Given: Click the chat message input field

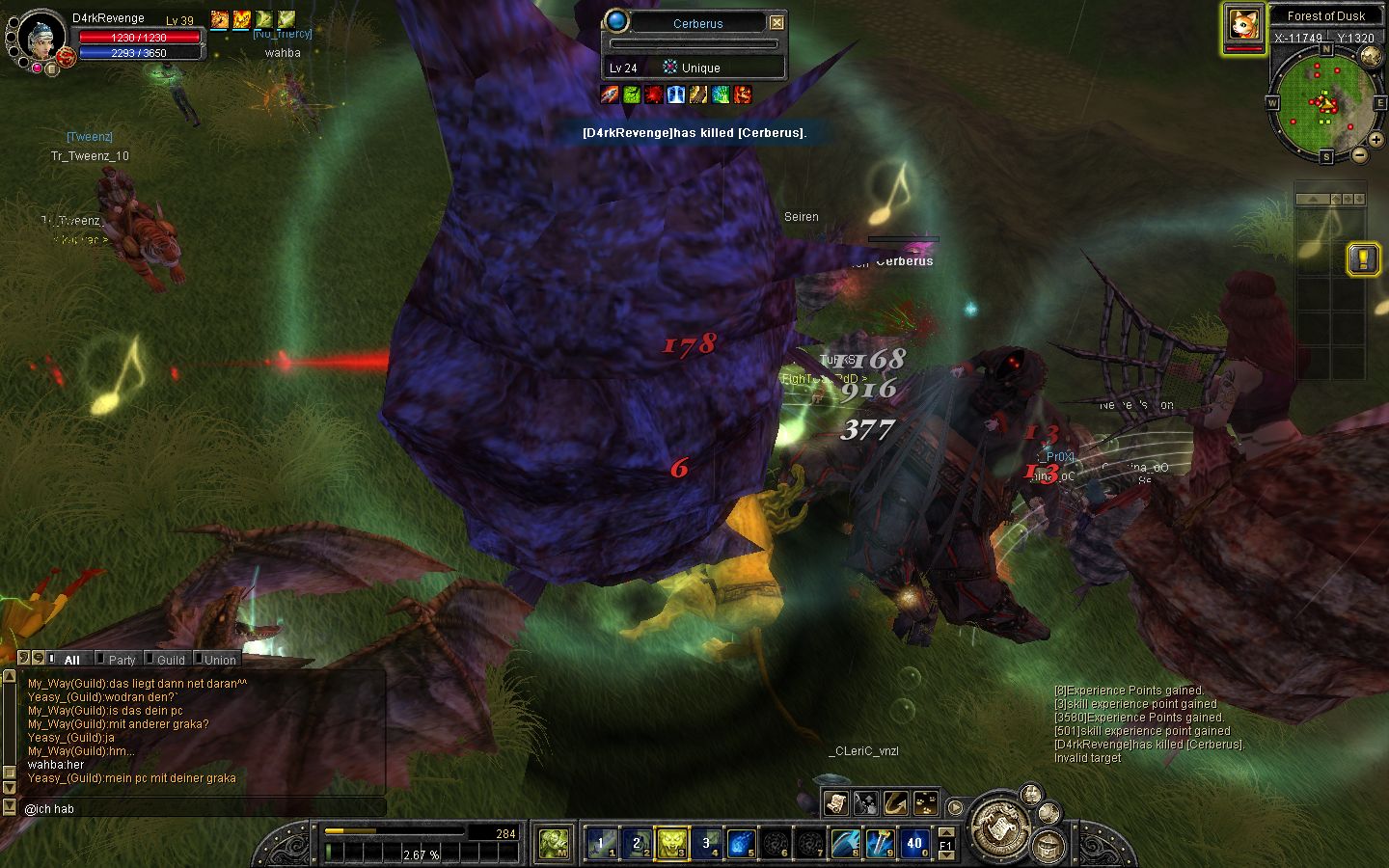Looking at the screenshot, I should [x=203, y=808].
